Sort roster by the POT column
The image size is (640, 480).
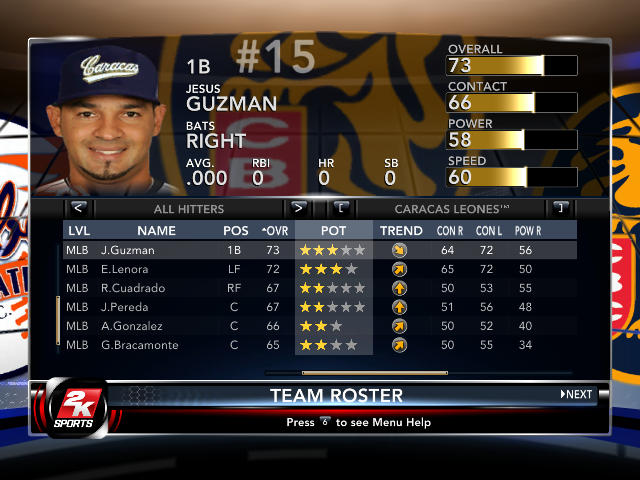tap(333, 231)
